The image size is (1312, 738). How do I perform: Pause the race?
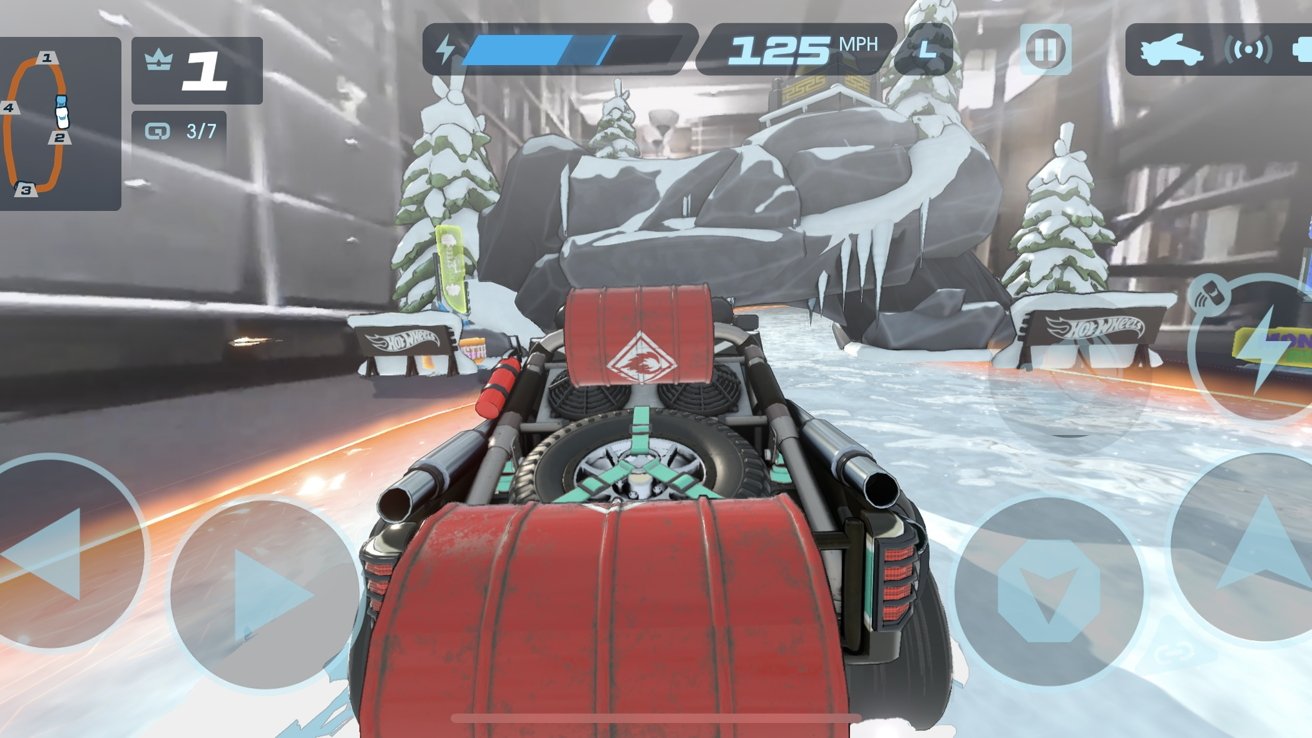pos(1046,49)
